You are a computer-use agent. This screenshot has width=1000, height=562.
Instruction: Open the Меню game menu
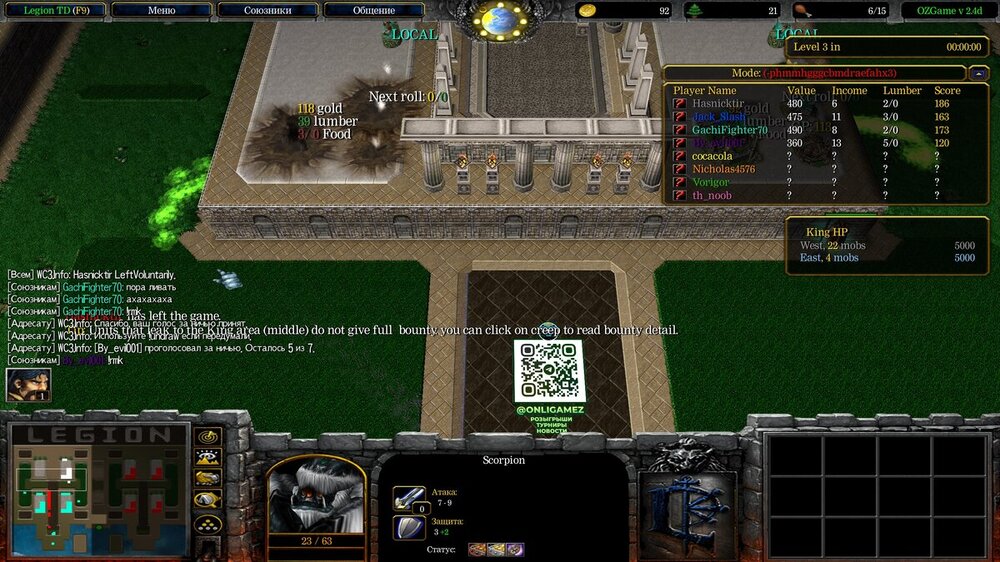pyautogui.click(x=161, y=10)
